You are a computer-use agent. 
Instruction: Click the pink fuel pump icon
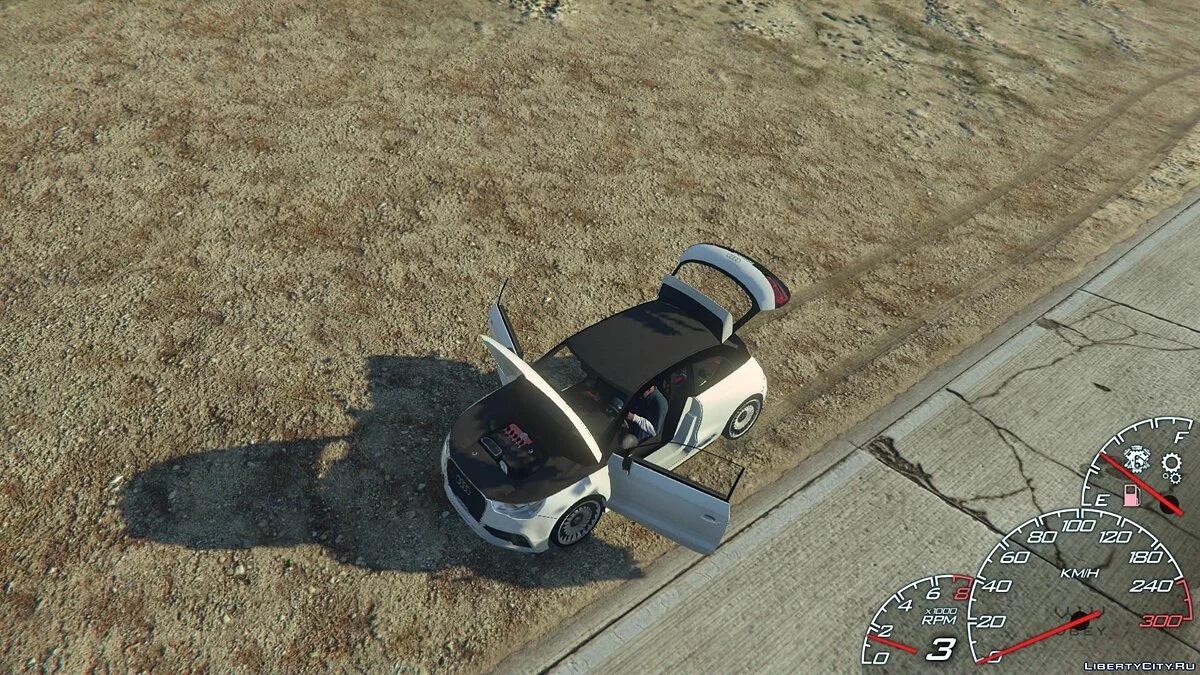pos(1130,496)
